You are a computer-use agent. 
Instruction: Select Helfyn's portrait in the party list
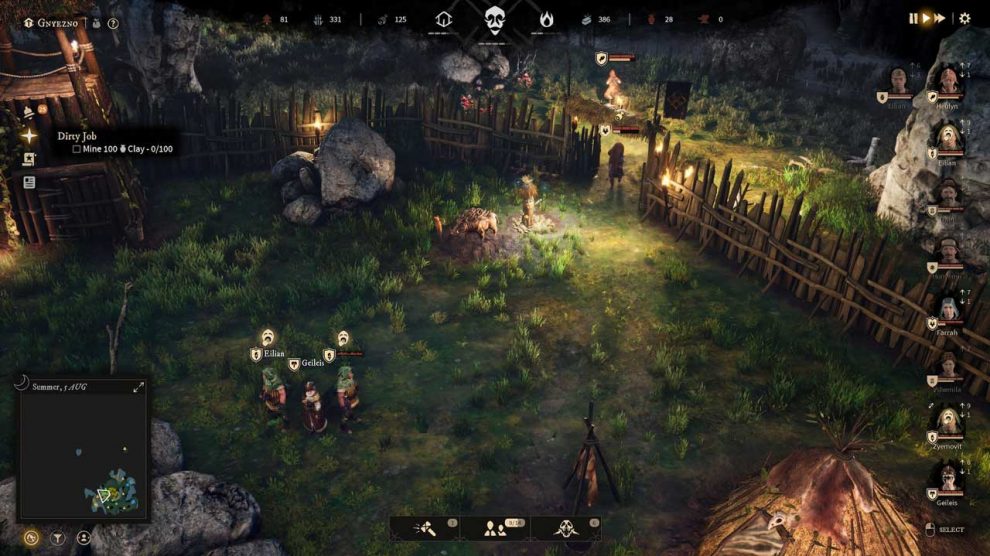click(945, 80)
